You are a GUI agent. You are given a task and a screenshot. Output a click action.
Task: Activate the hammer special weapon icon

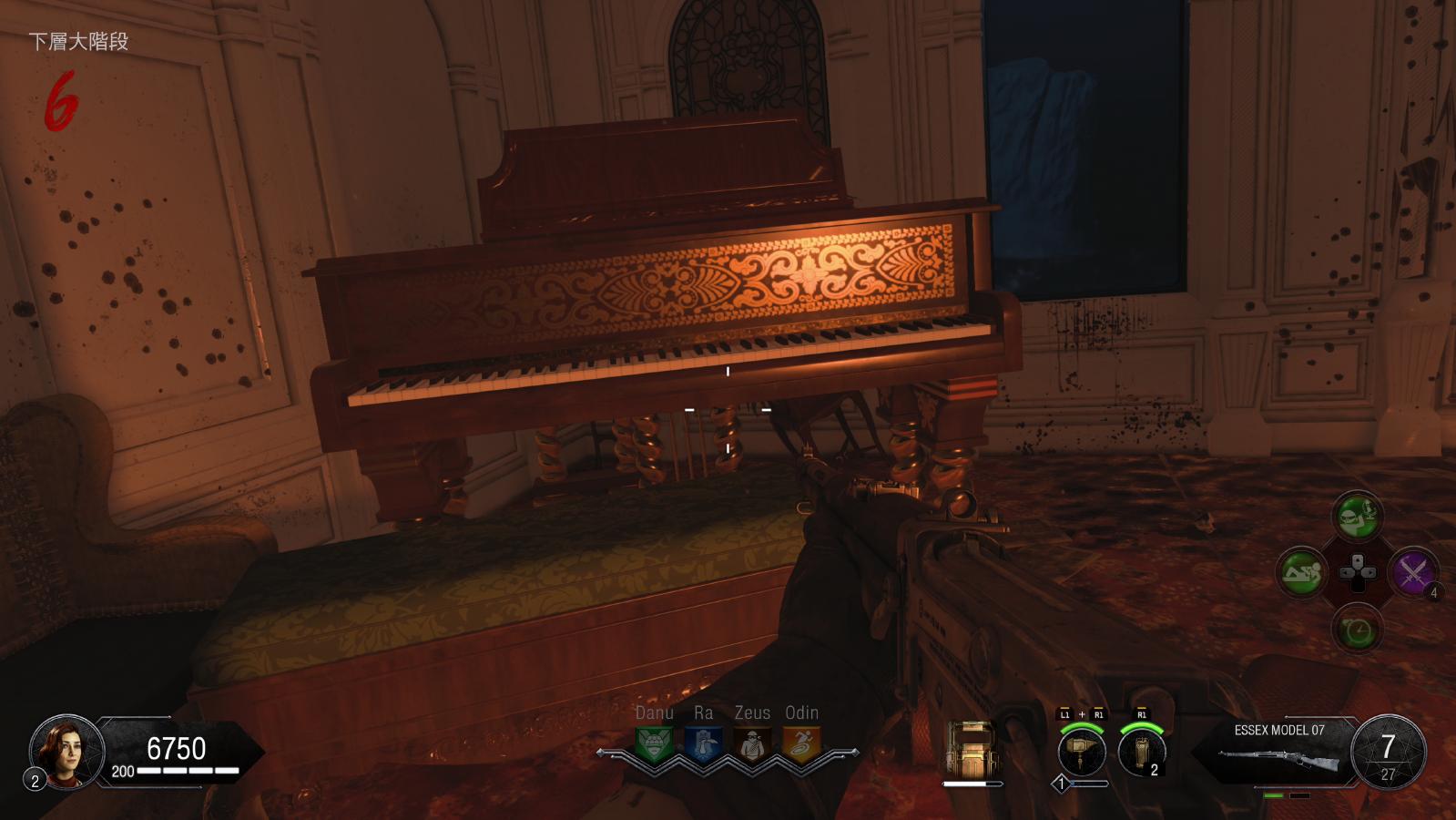coord(1082,753)
